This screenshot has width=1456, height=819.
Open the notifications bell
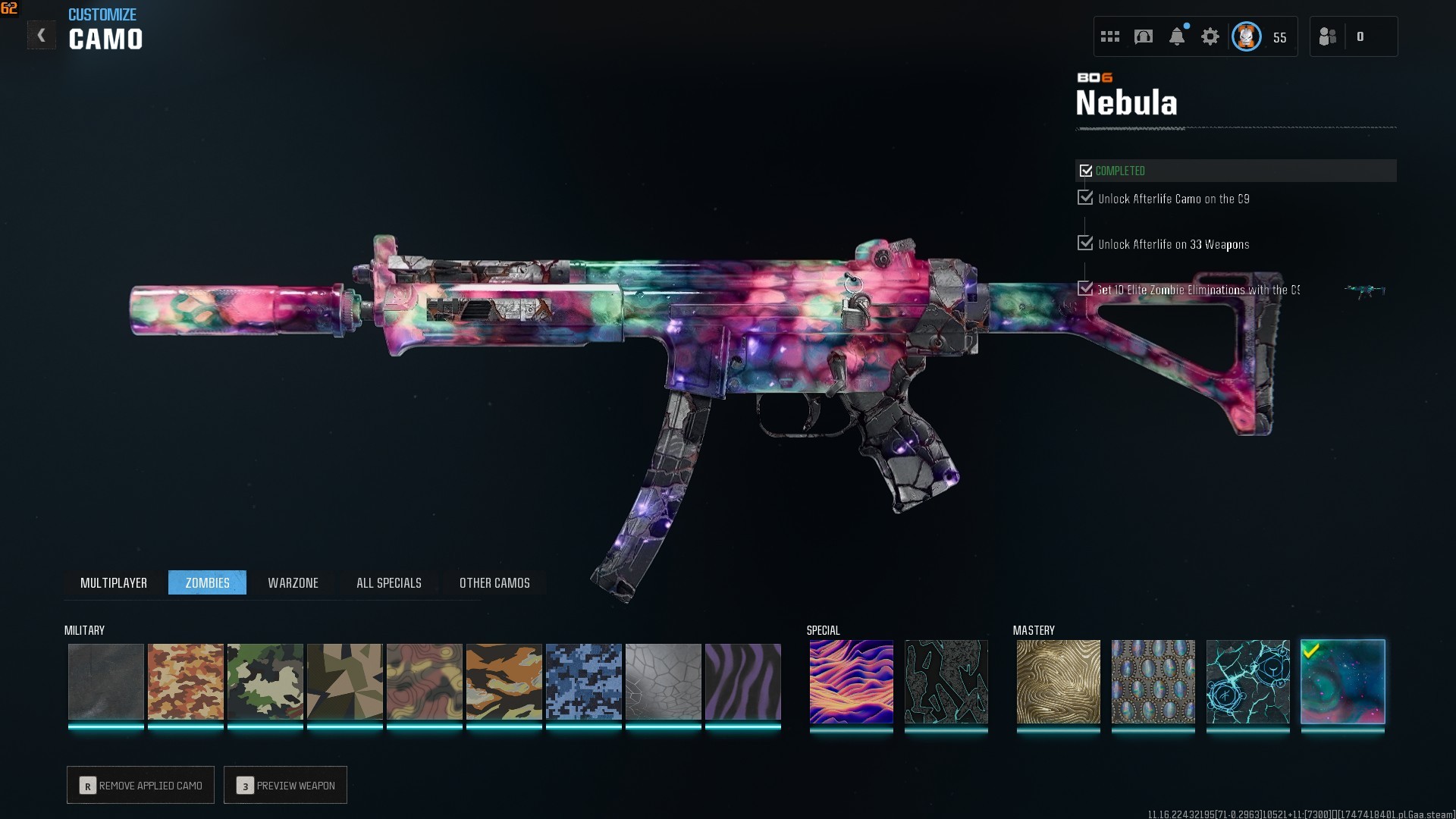[1177, 36]
